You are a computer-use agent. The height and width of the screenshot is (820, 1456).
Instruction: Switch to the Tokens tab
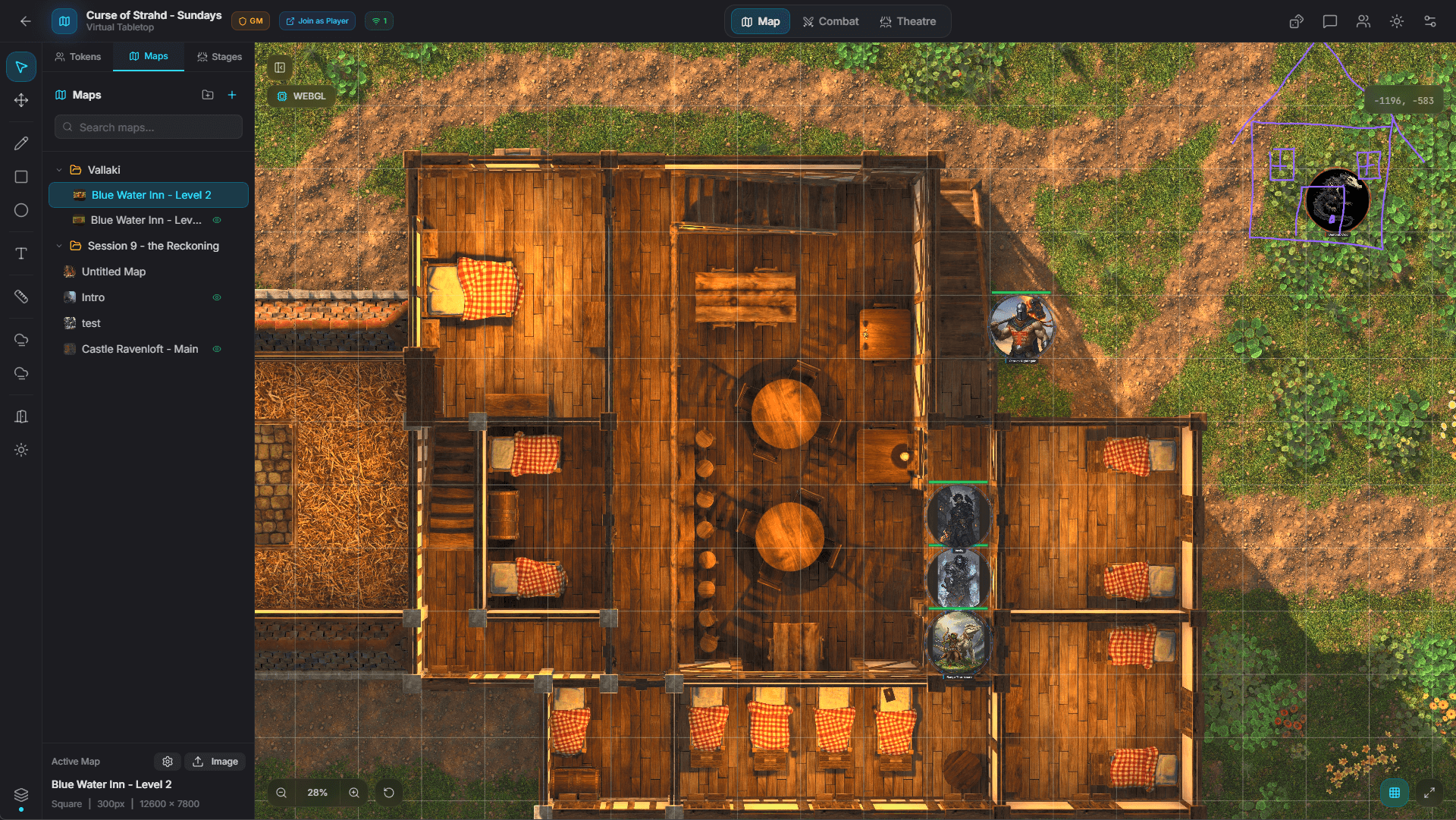tap(77, 56)
